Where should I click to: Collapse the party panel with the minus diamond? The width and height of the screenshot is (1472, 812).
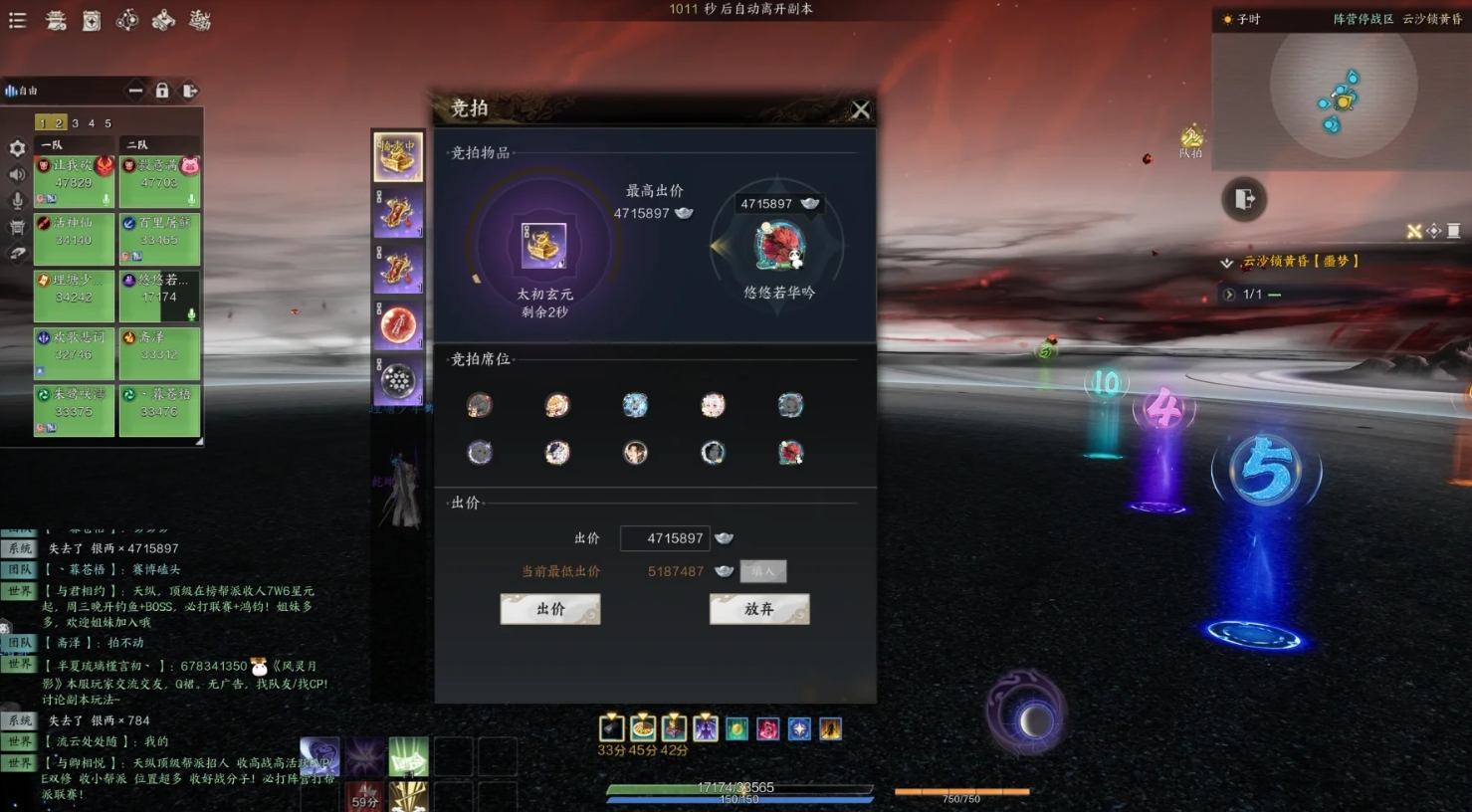tap(135, 91)
